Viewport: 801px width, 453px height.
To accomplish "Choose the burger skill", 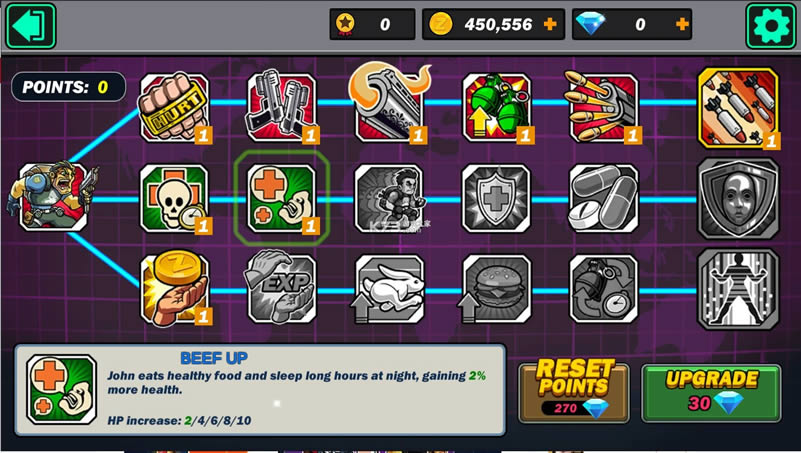I will pos(496,289).
